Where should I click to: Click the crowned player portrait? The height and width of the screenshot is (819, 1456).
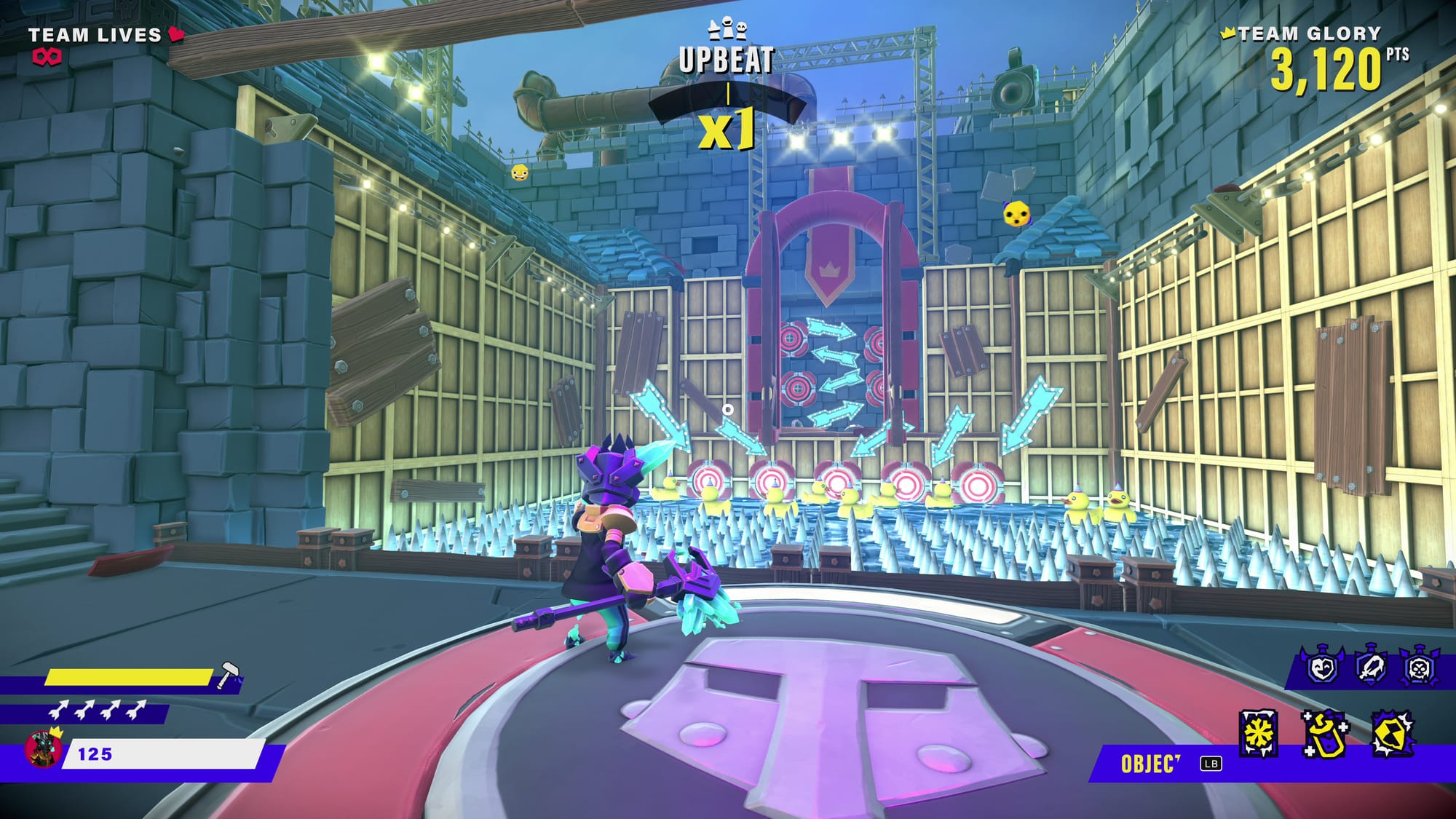pyautogui.click(x=44, y=748)
